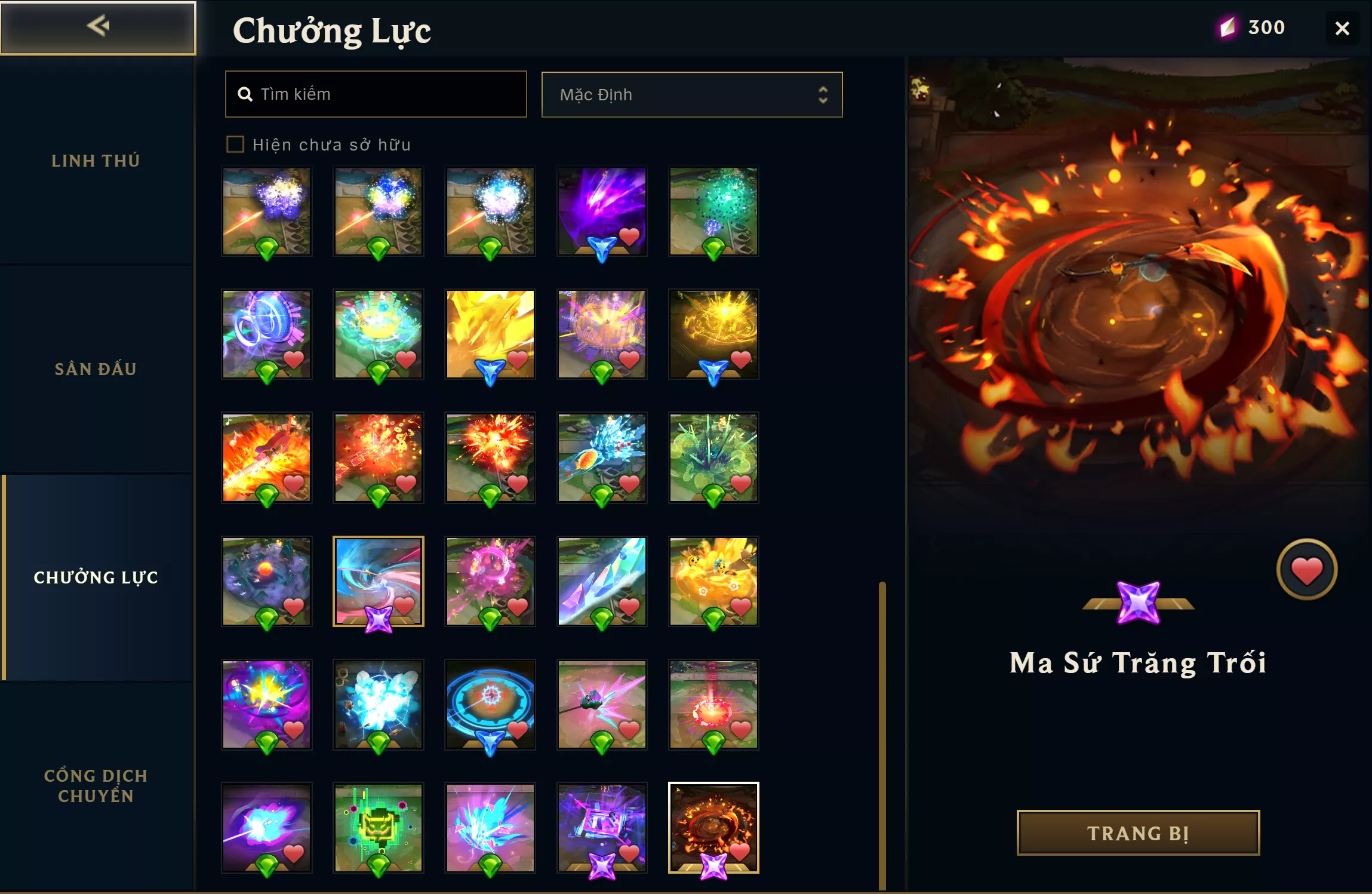Open the 'Mặc Định' sort dropdown
The image size is (1372, 894).
(x=691, y=94)
